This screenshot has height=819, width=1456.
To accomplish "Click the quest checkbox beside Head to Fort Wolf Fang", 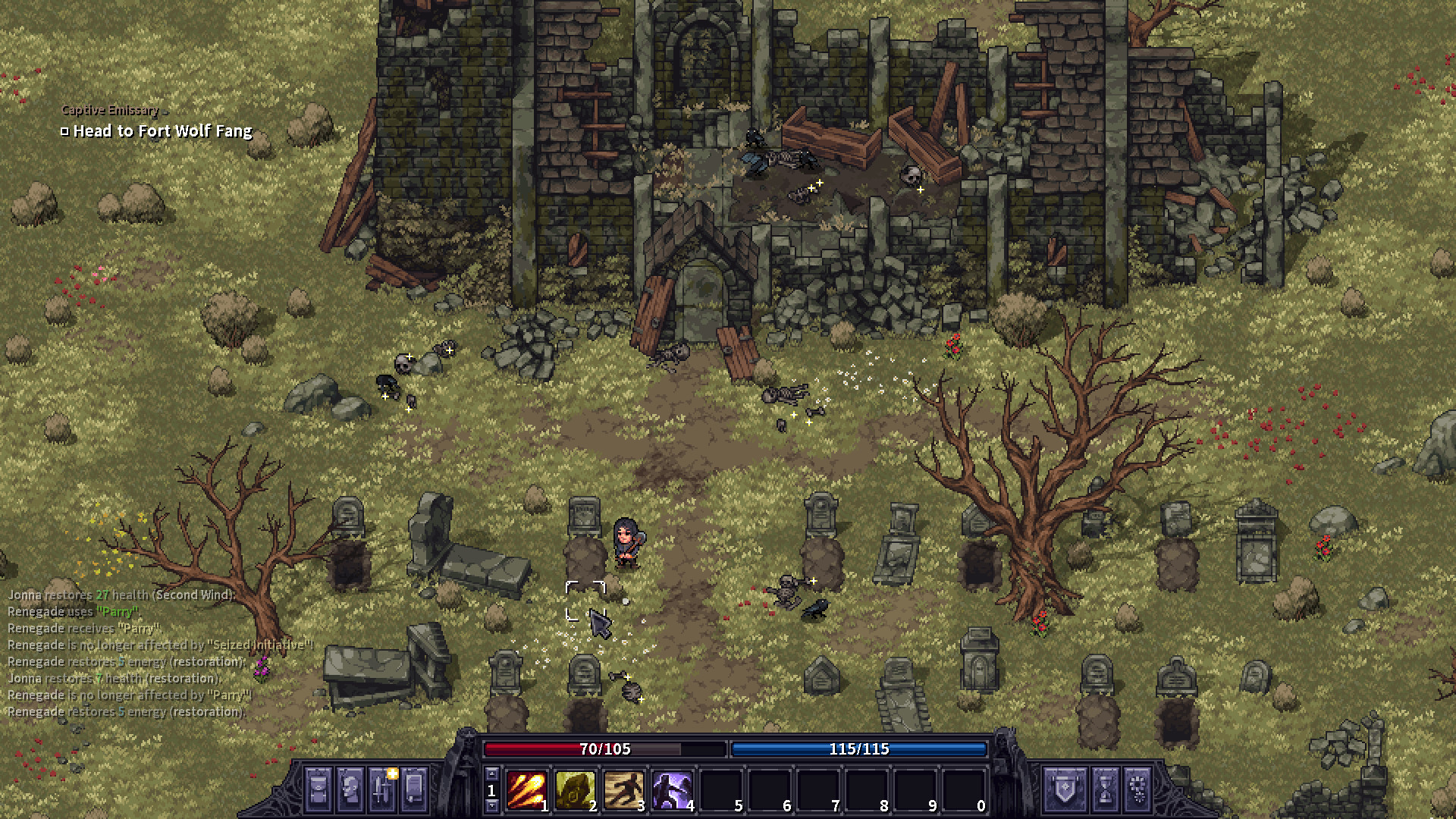I will [64, 130].
